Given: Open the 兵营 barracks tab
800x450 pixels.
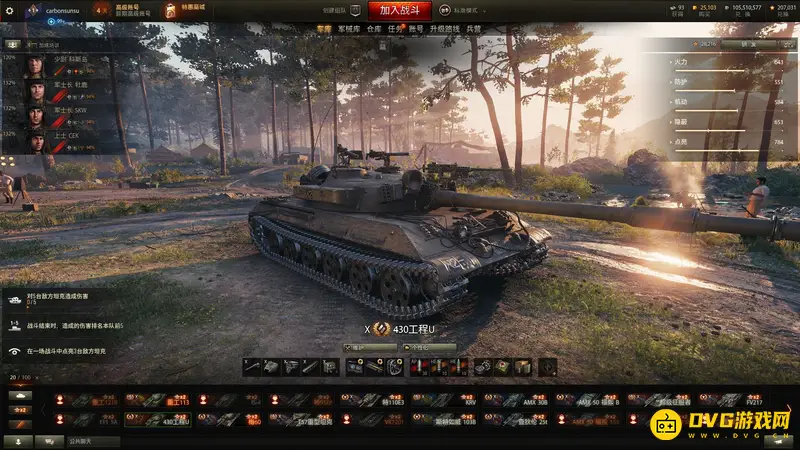Looking at the screenshot, I should point(473,30).
